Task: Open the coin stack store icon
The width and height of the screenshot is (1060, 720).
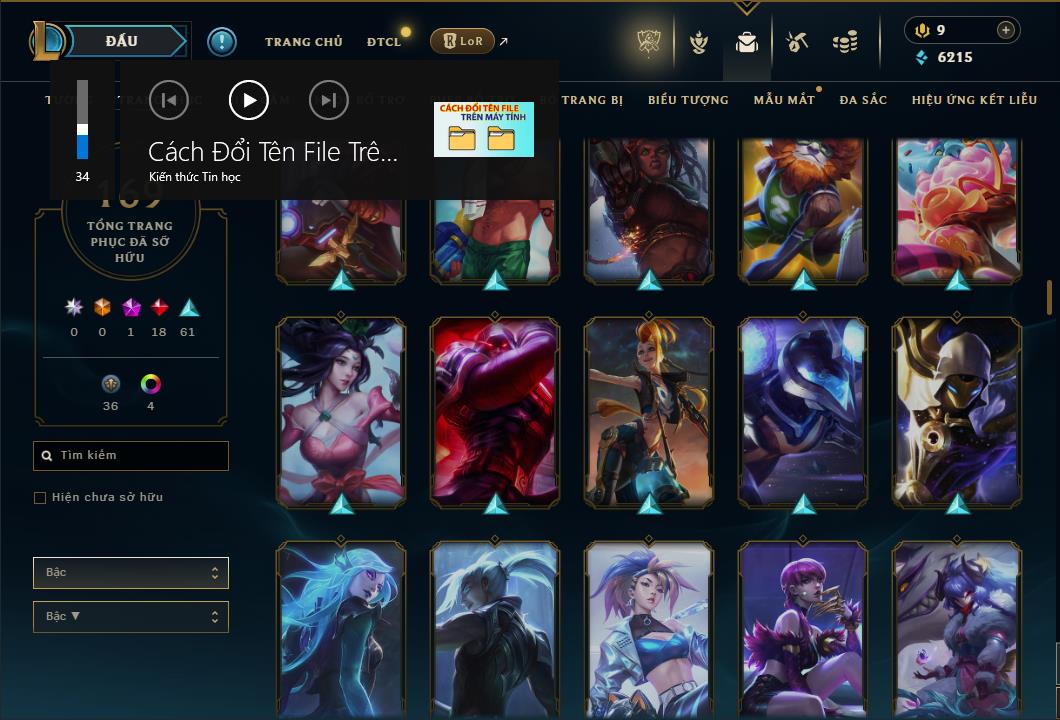Action: pyautogui.click(x=845, y=42)
